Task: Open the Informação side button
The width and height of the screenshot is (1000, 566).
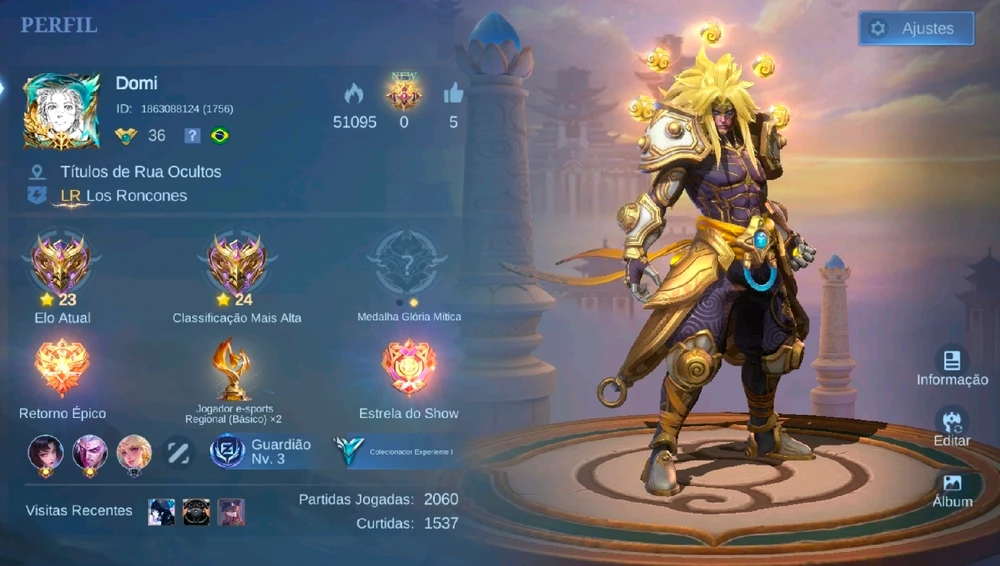Action: (x=952, y=366)
